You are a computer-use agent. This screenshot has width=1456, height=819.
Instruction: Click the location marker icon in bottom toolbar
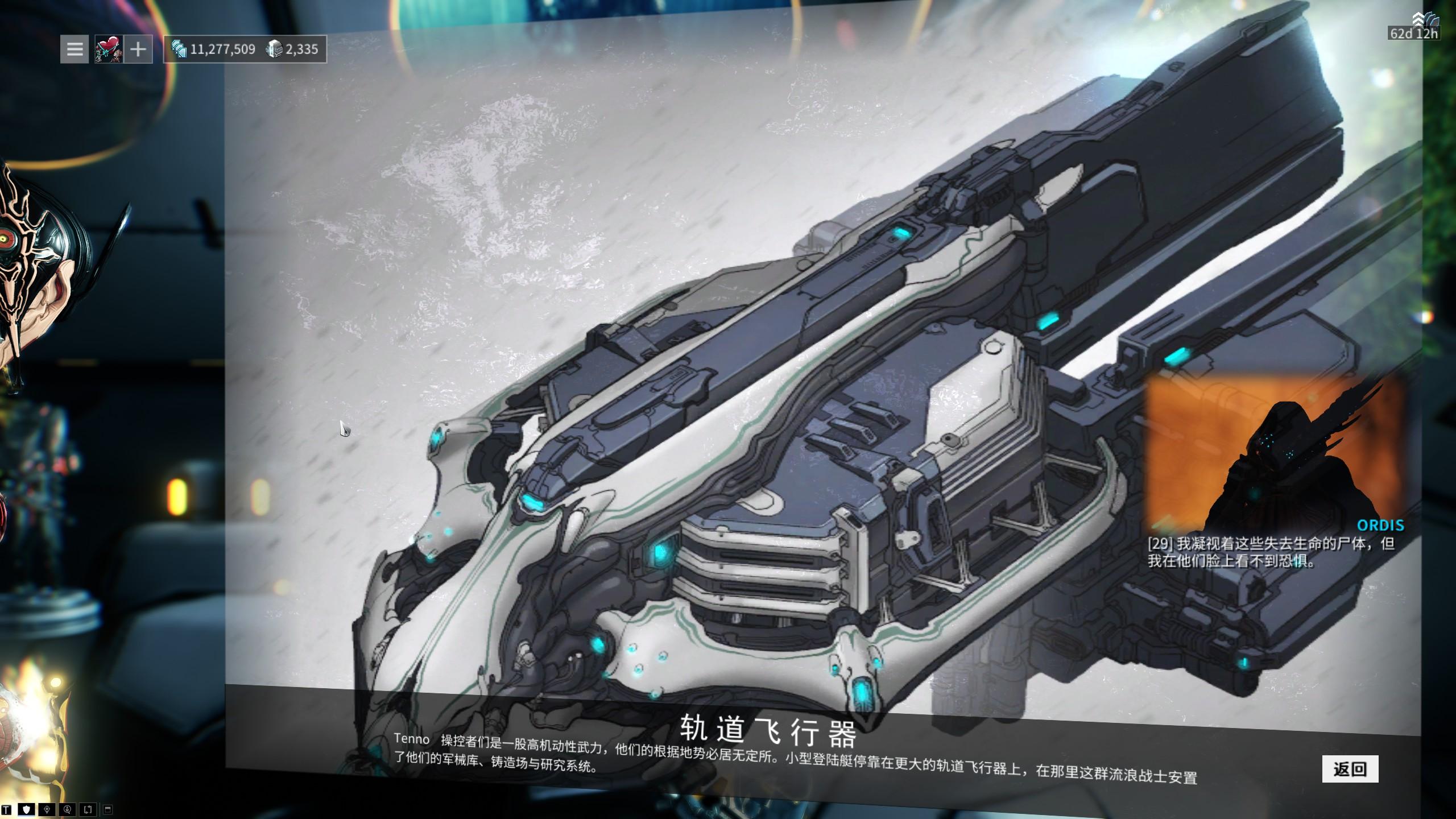tap(47, 810)
